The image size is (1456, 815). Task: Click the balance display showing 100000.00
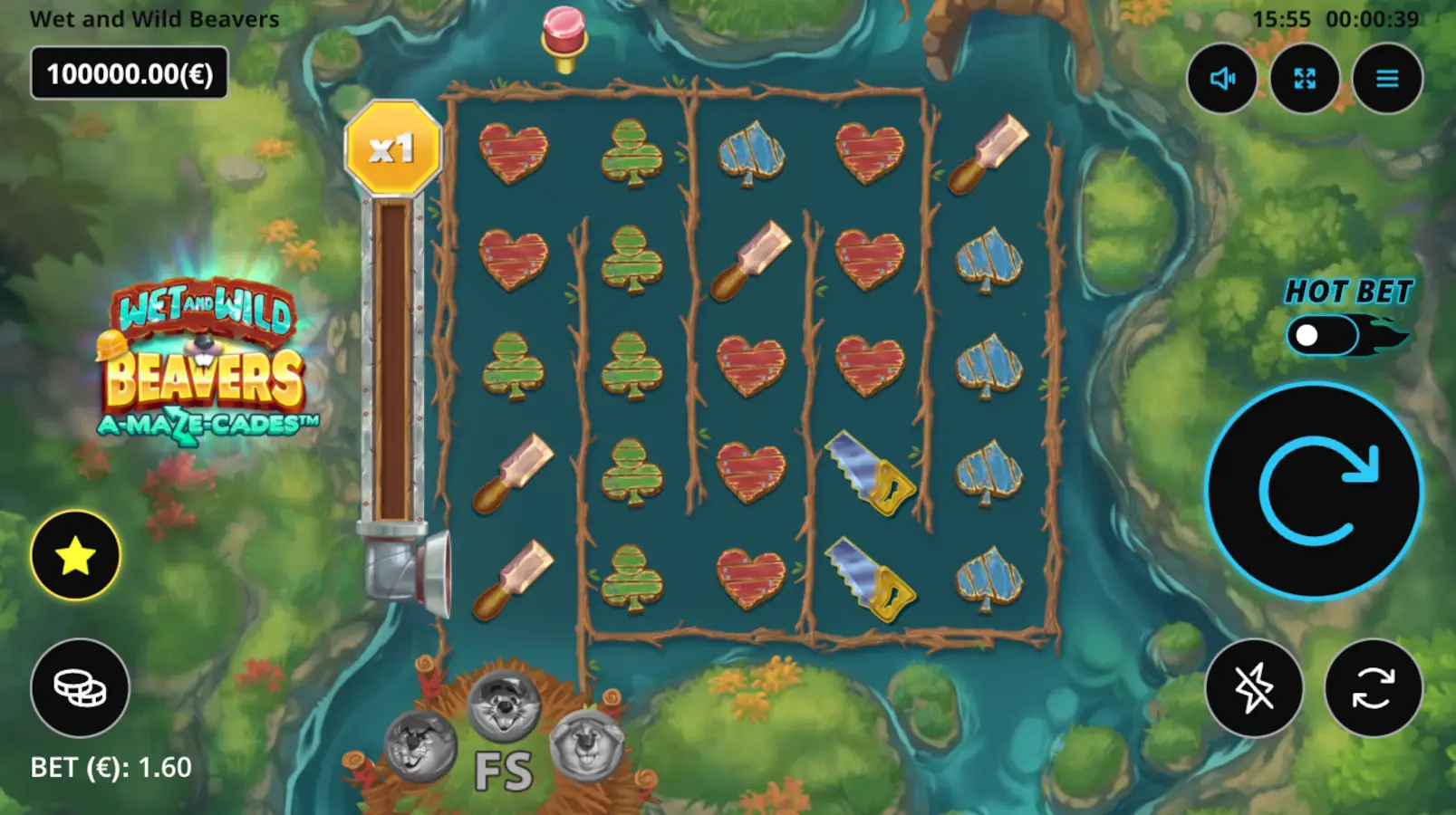click(x=129, y=74)
